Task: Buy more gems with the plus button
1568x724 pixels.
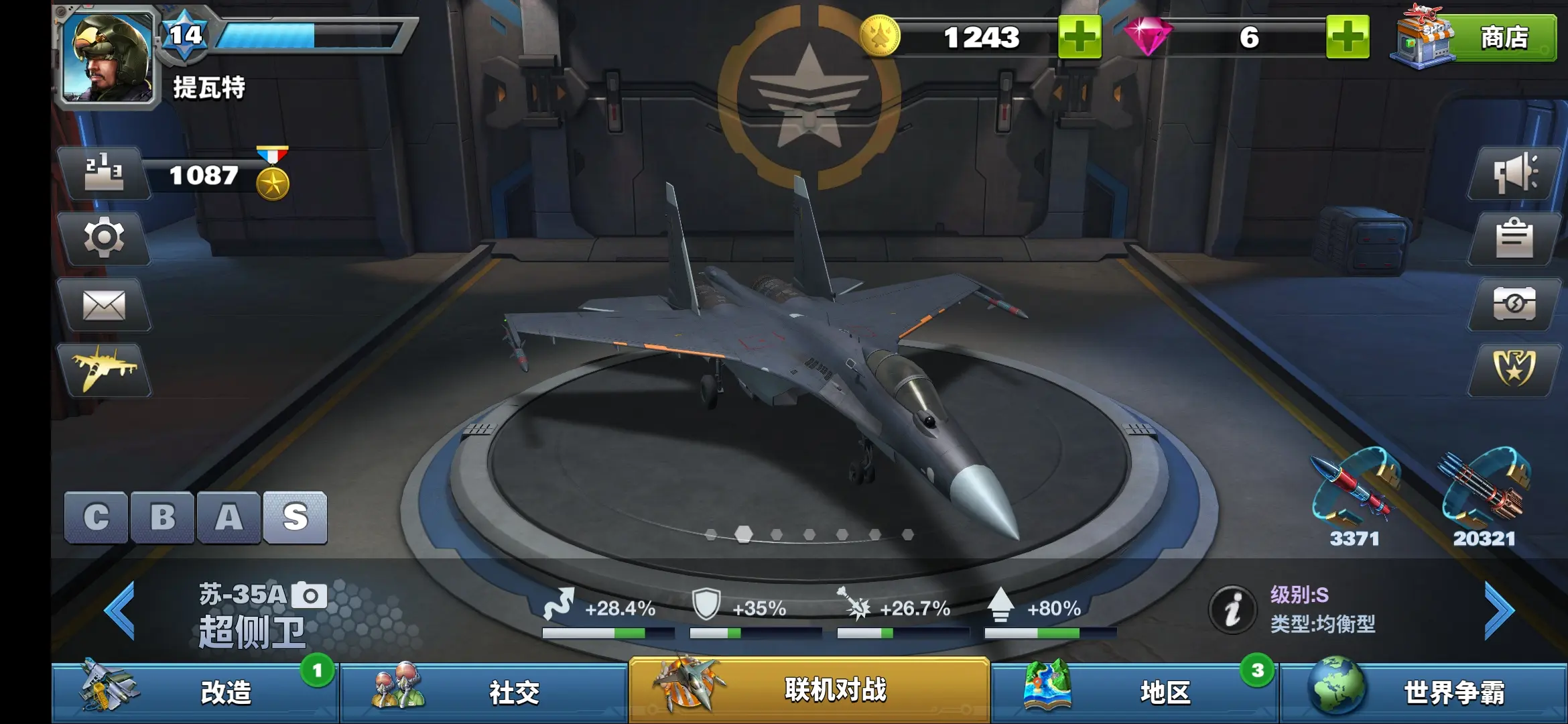Action: coord(1347,38)
